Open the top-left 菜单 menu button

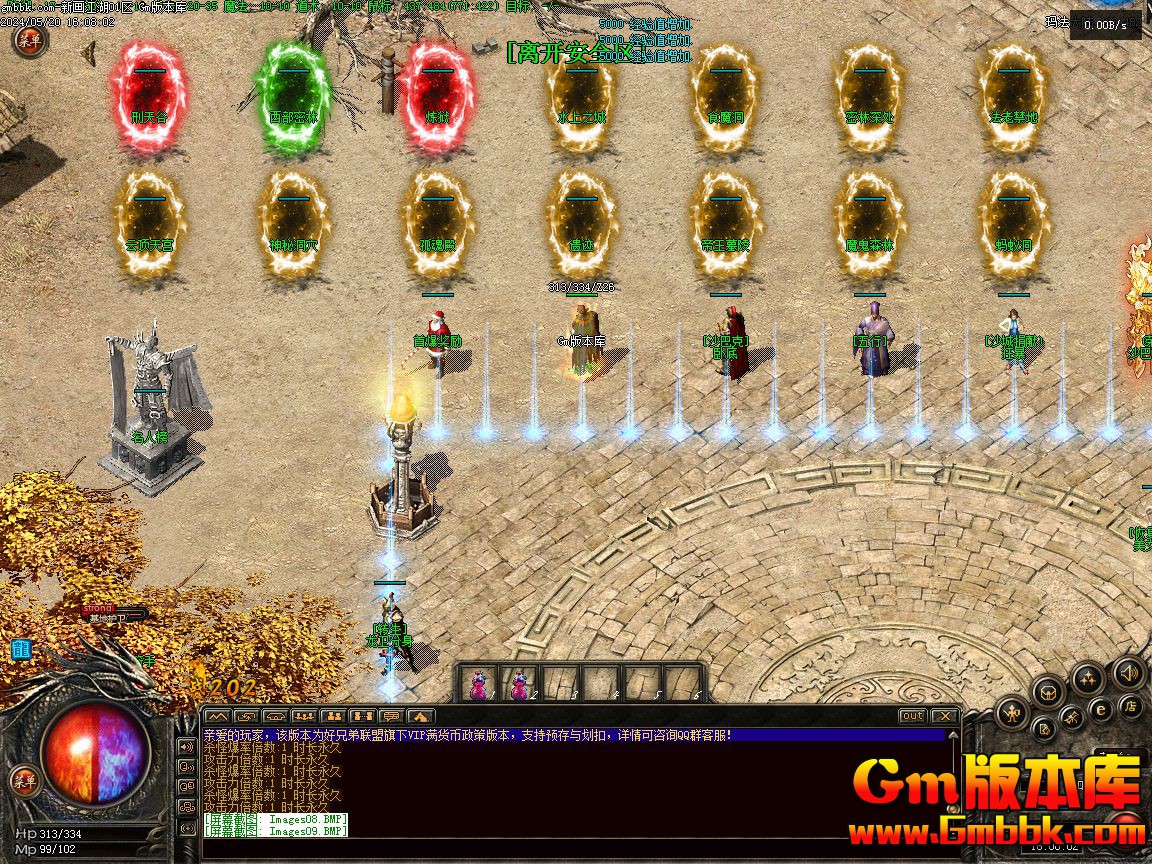[29, 39]
